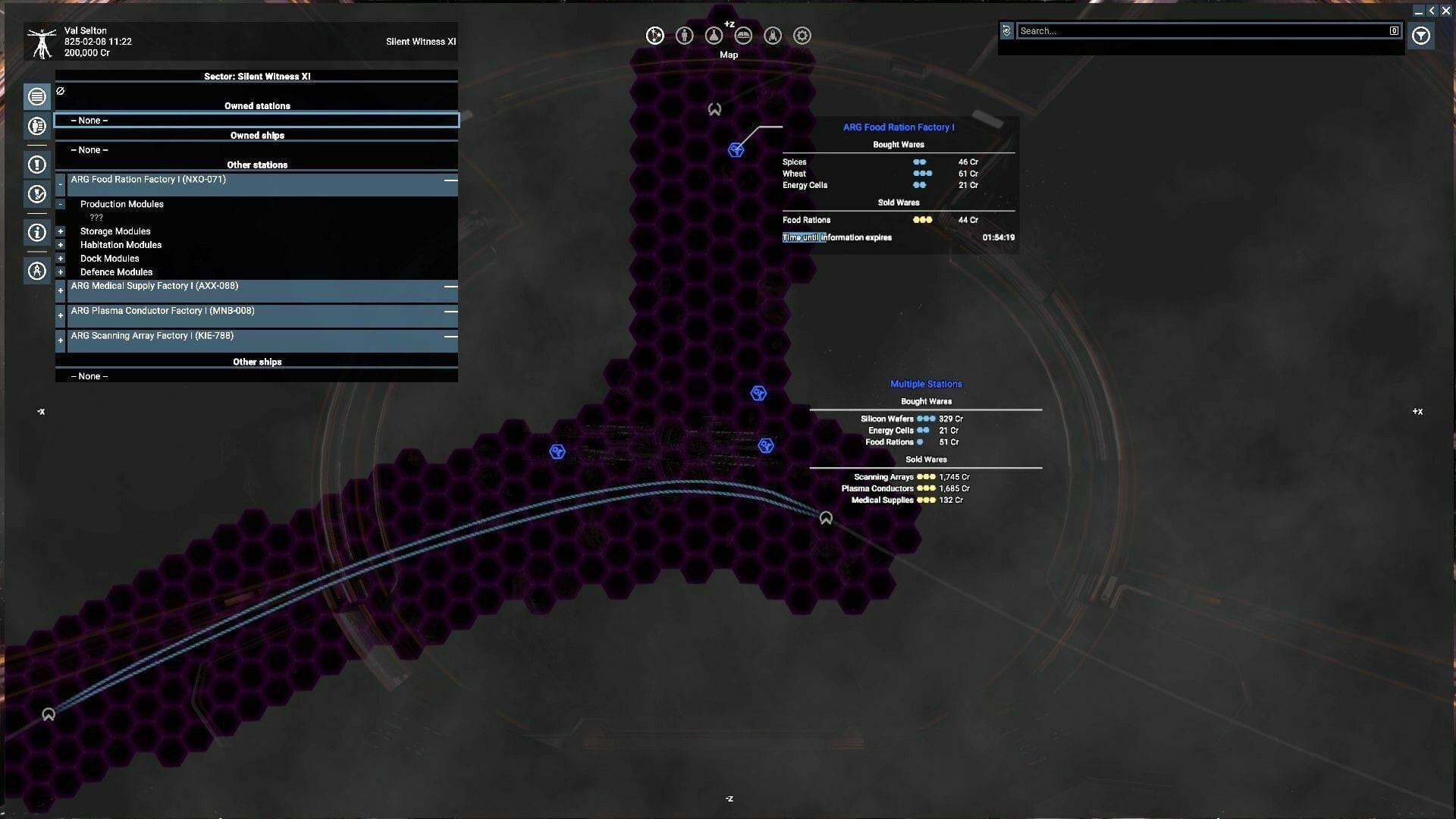This screenshot has width=1456, height=819.
Task: Open the map settings gear icon
Action: [x=802, y=35]
